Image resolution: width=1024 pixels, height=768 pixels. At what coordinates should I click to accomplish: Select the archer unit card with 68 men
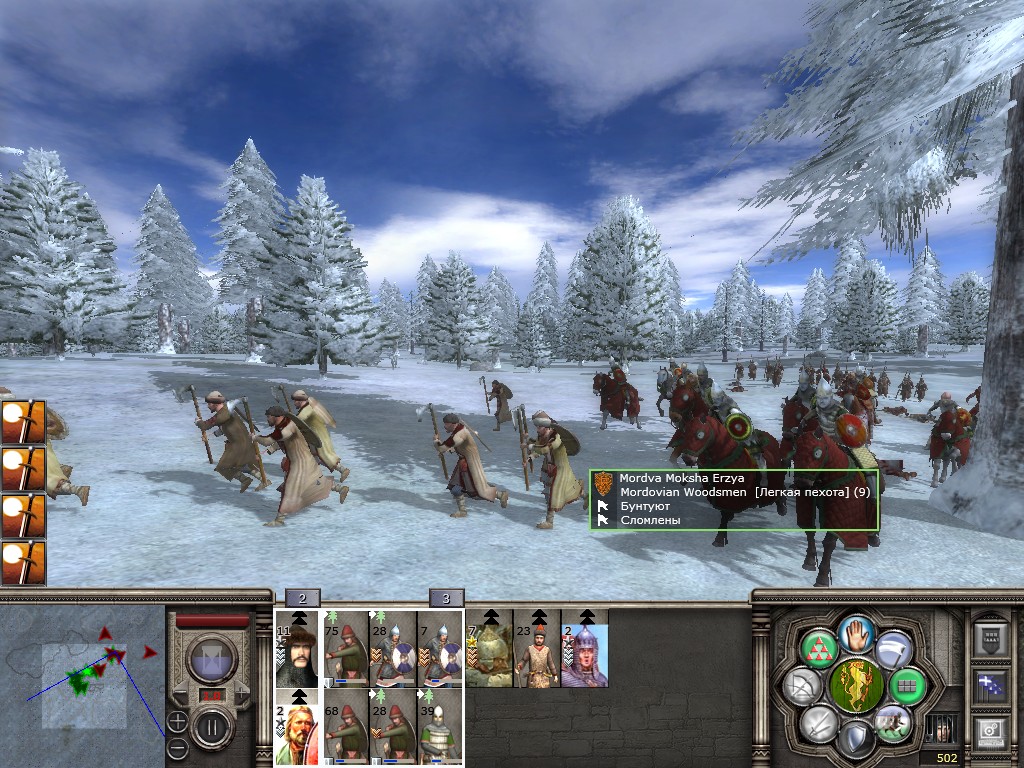(346, 727)
